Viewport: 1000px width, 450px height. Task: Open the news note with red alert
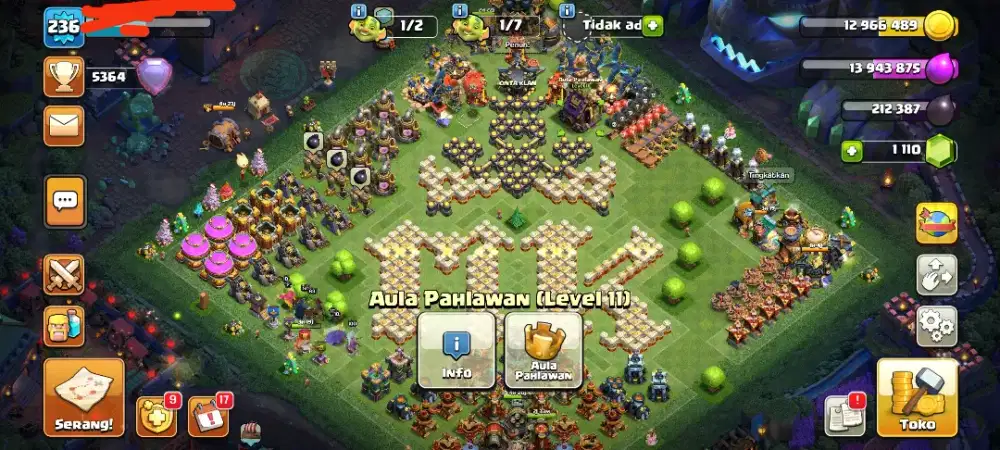click(842, 415)
